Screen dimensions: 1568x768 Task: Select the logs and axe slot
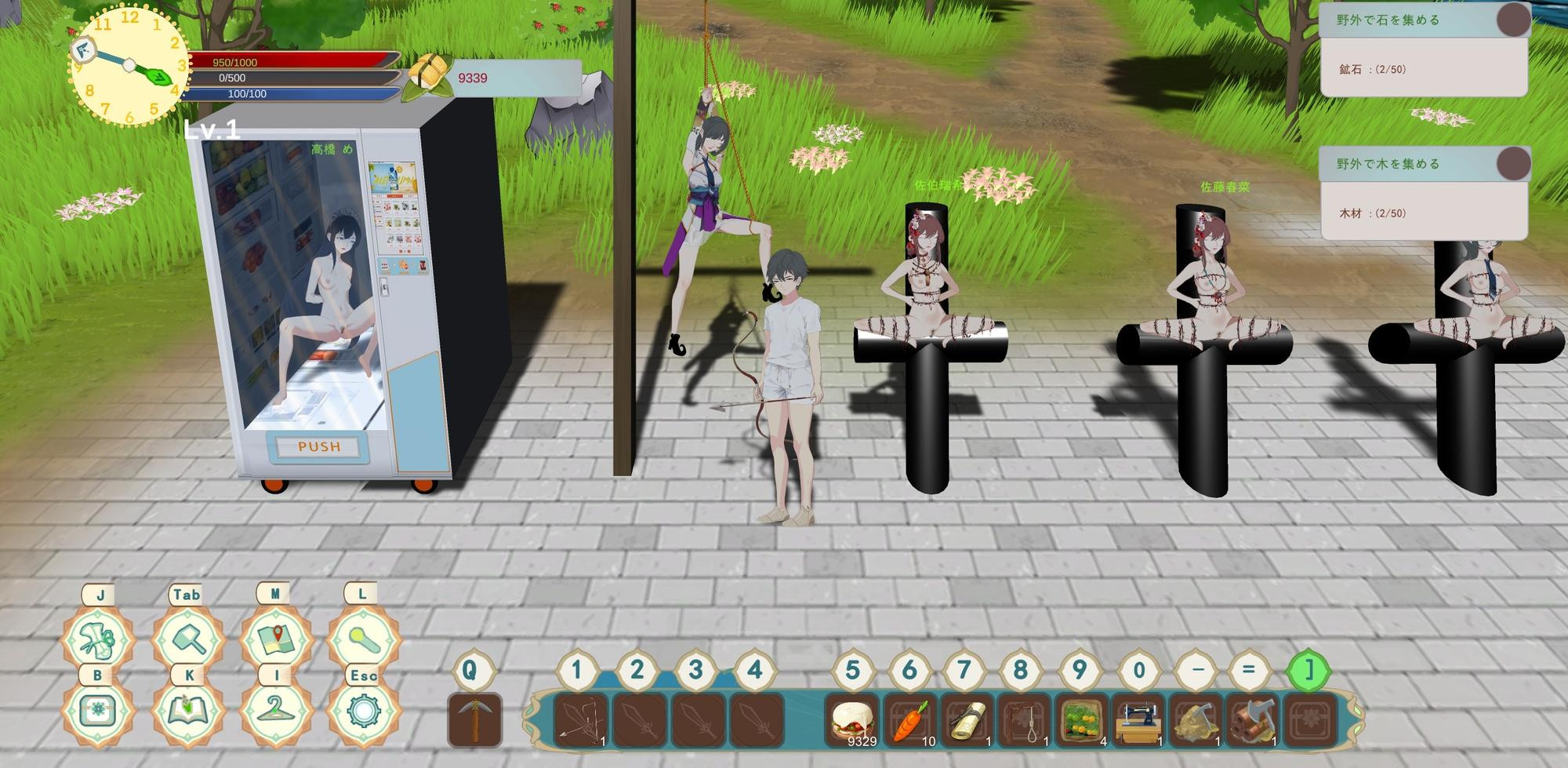point(1254,719)
